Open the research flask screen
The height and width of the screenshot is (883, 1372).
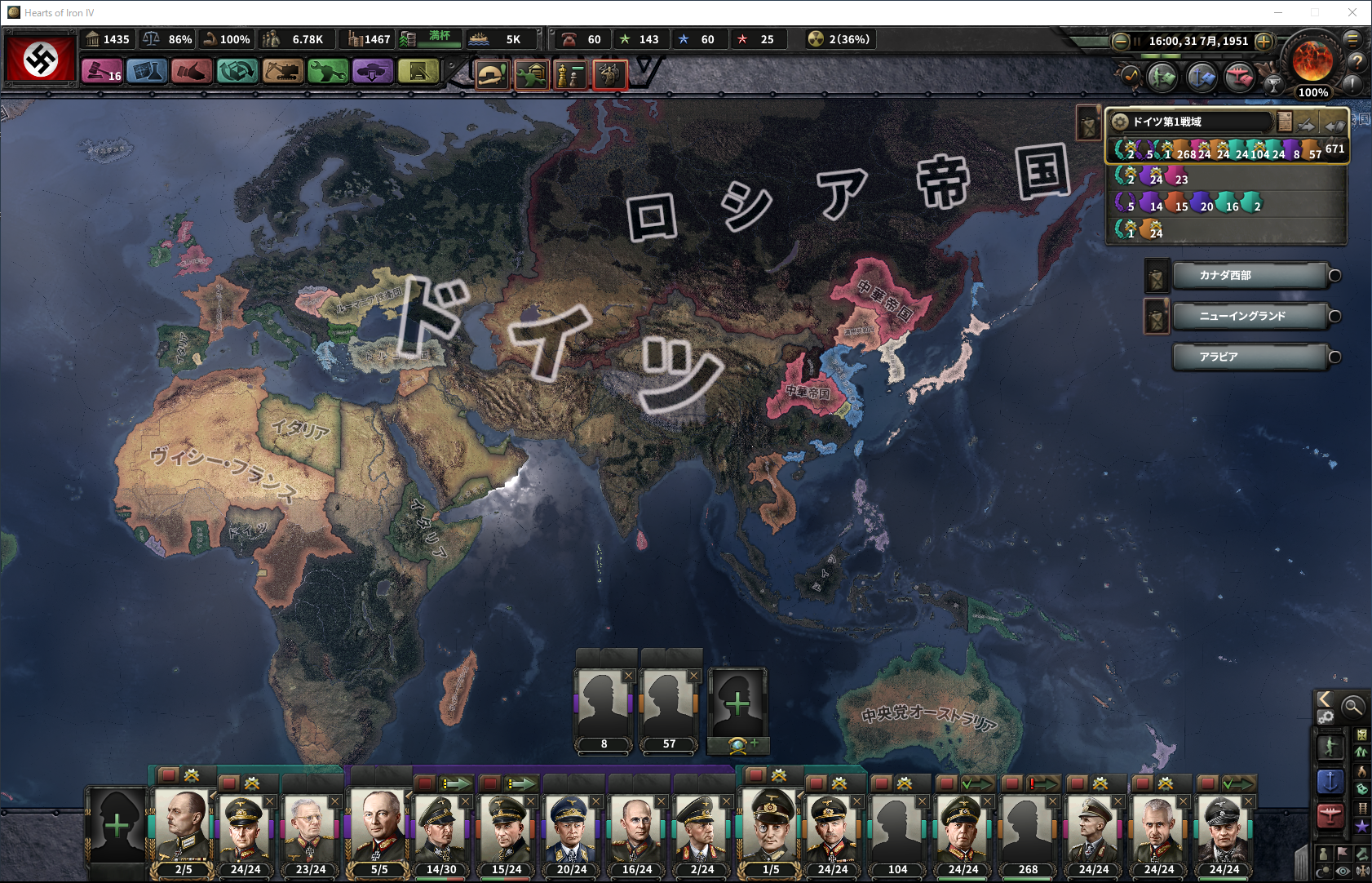click(x=147, y=72)
